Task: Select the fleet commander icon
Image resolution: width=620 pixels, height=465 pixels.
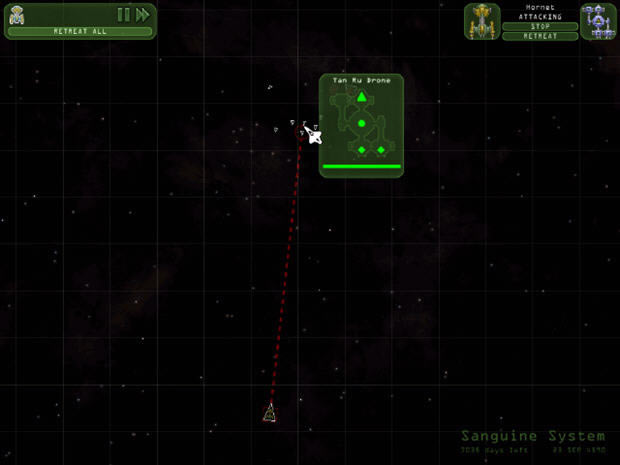Action: pos(17,14)
